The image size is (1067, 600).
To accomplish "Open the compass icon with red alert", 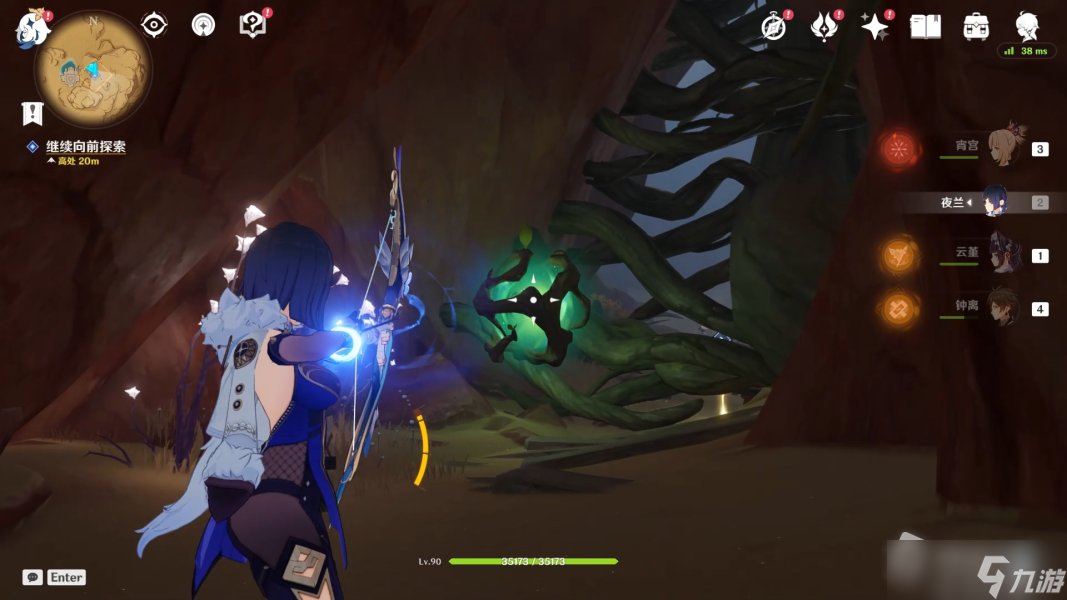I will [773, 27].
